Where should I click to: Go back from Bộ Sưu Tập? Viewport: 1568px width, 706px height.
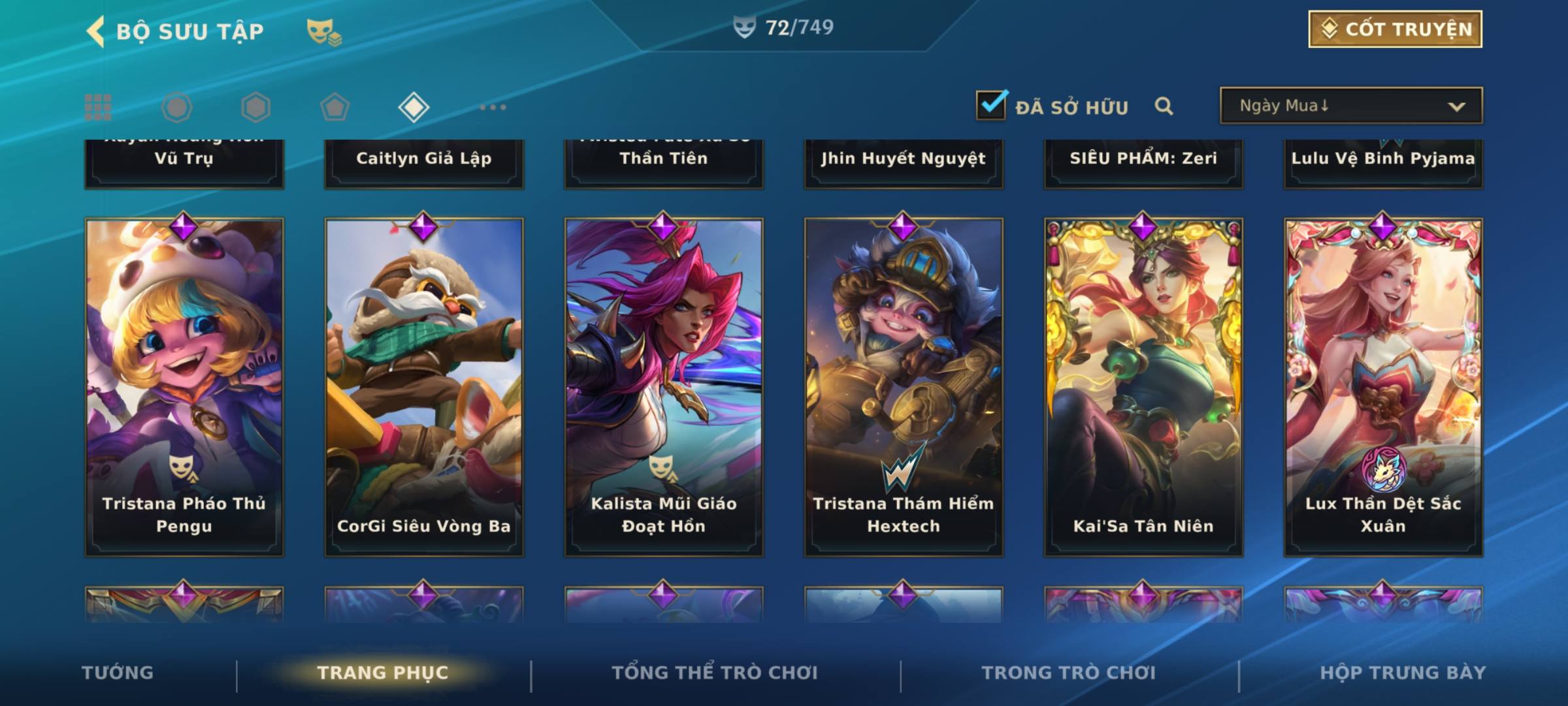[97, 31]
